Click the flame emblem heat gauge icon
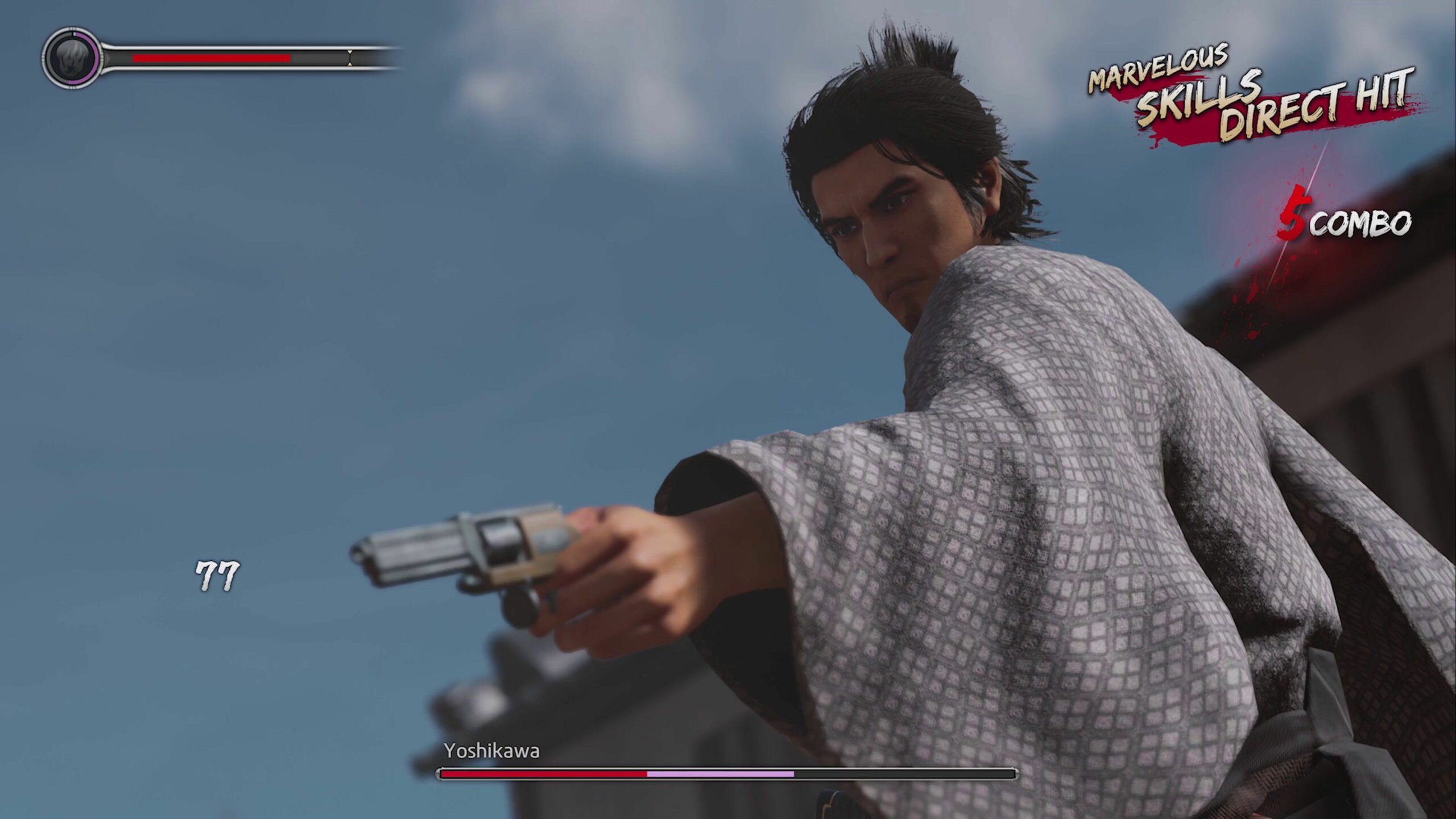1456x819 pixels. tap(71, 58)
